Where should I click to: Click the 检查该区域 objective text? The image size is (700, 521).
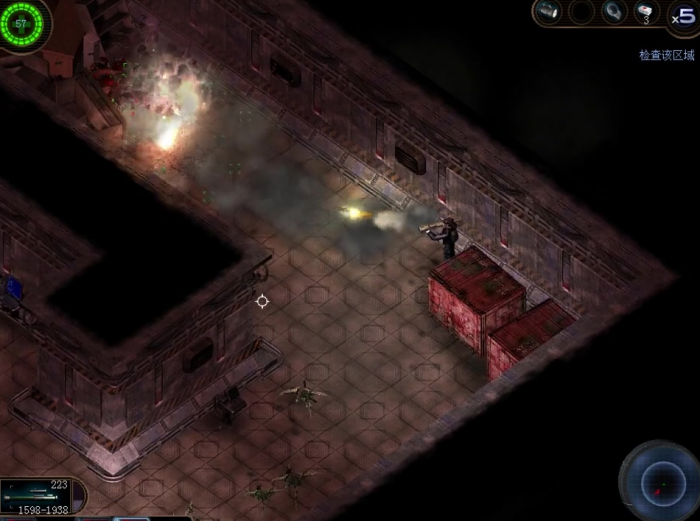point(666,55)
